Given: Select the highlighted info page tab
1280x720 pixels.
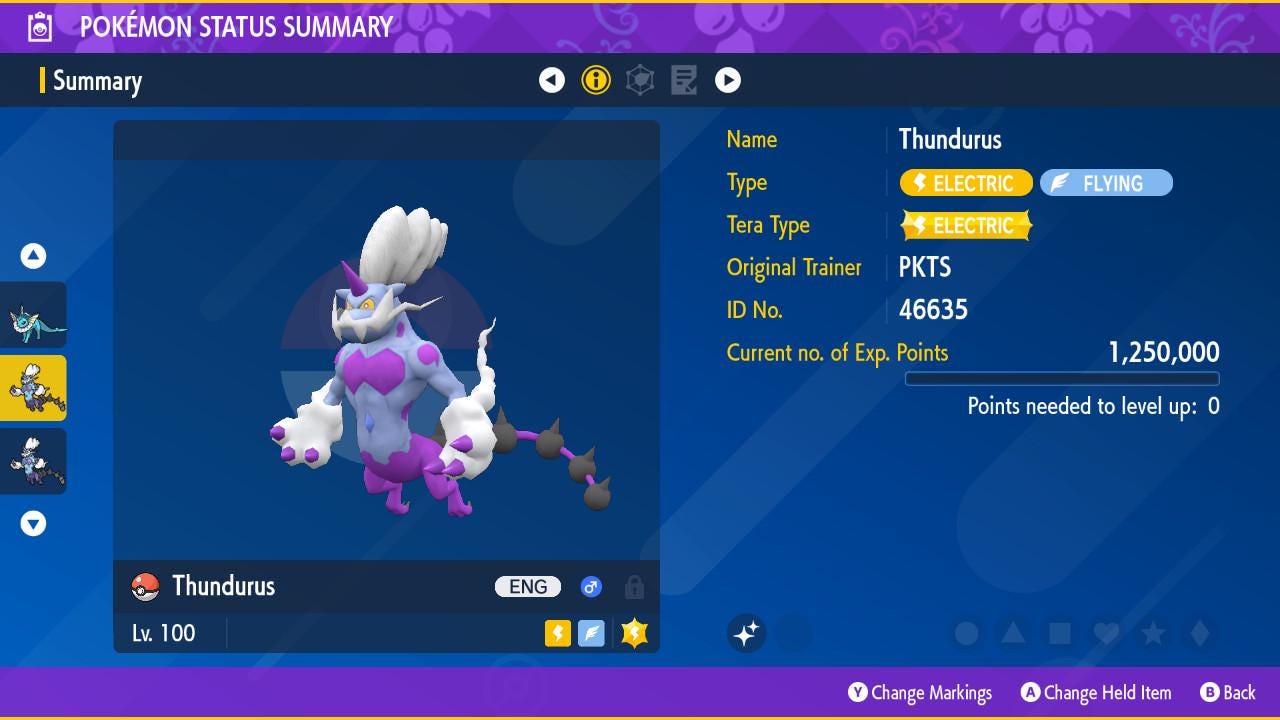Looking at the screenshot, I should pos(596,80).
